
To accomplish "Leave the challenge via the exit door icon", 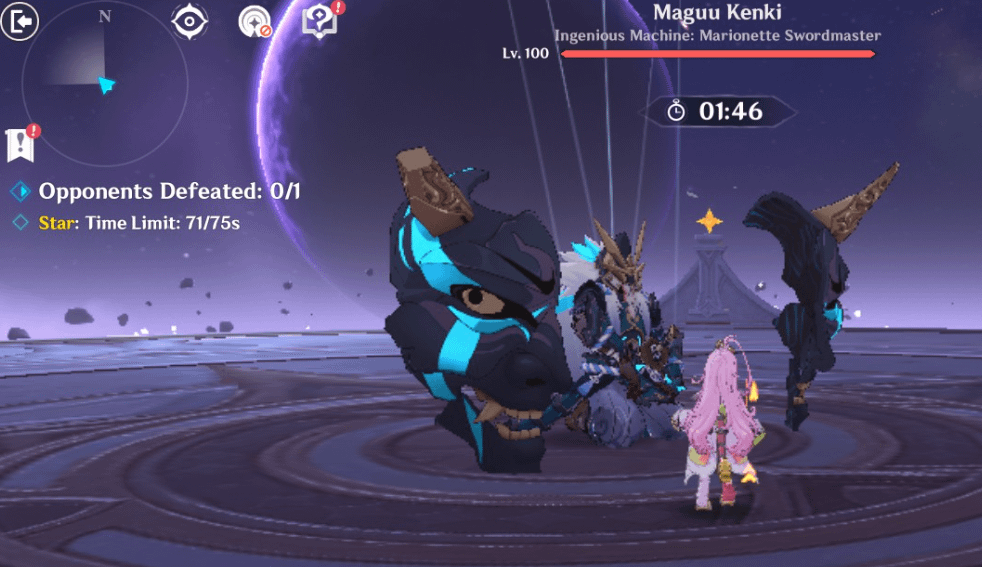I will coord(19,21).
